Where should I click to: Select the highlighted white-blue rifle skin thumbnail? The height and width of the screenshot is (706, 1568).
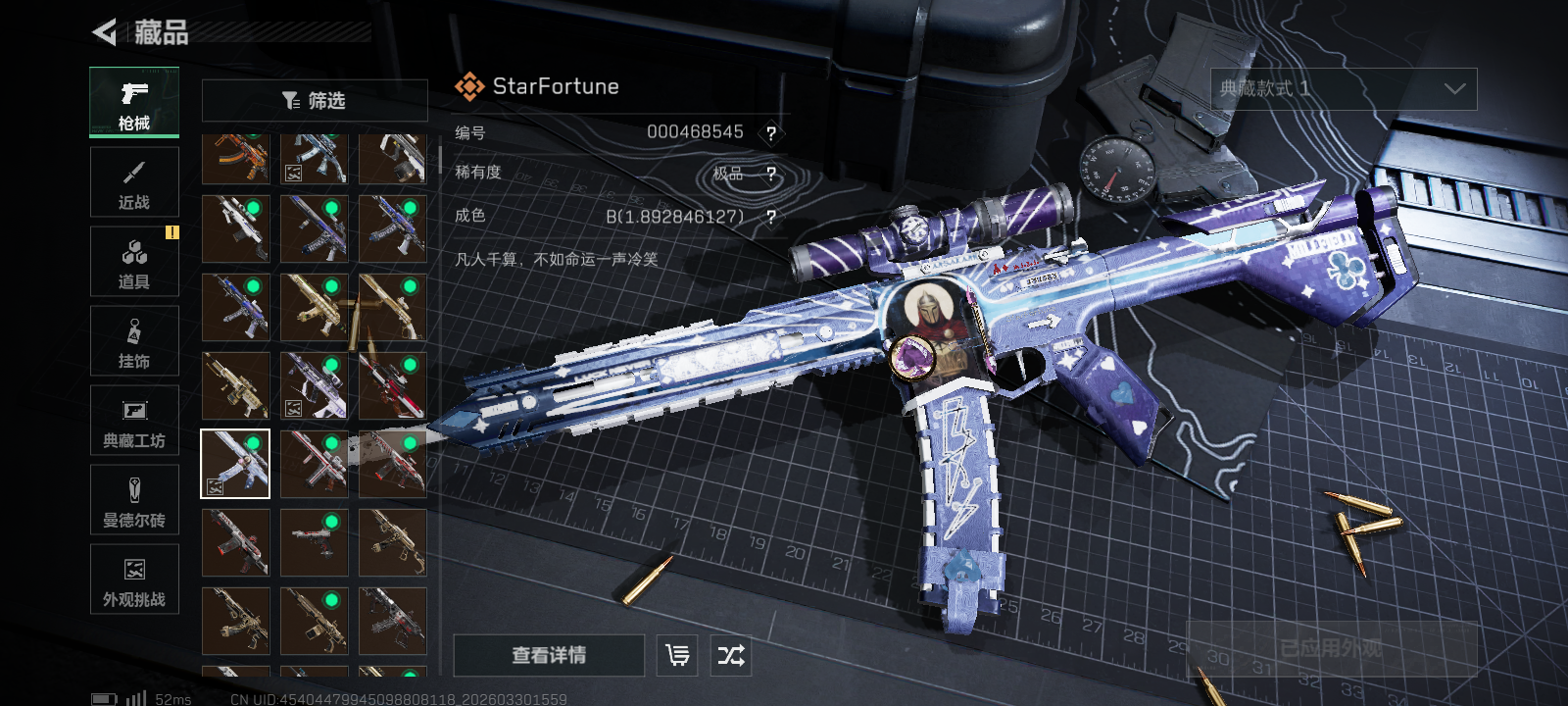pos(235,464)
